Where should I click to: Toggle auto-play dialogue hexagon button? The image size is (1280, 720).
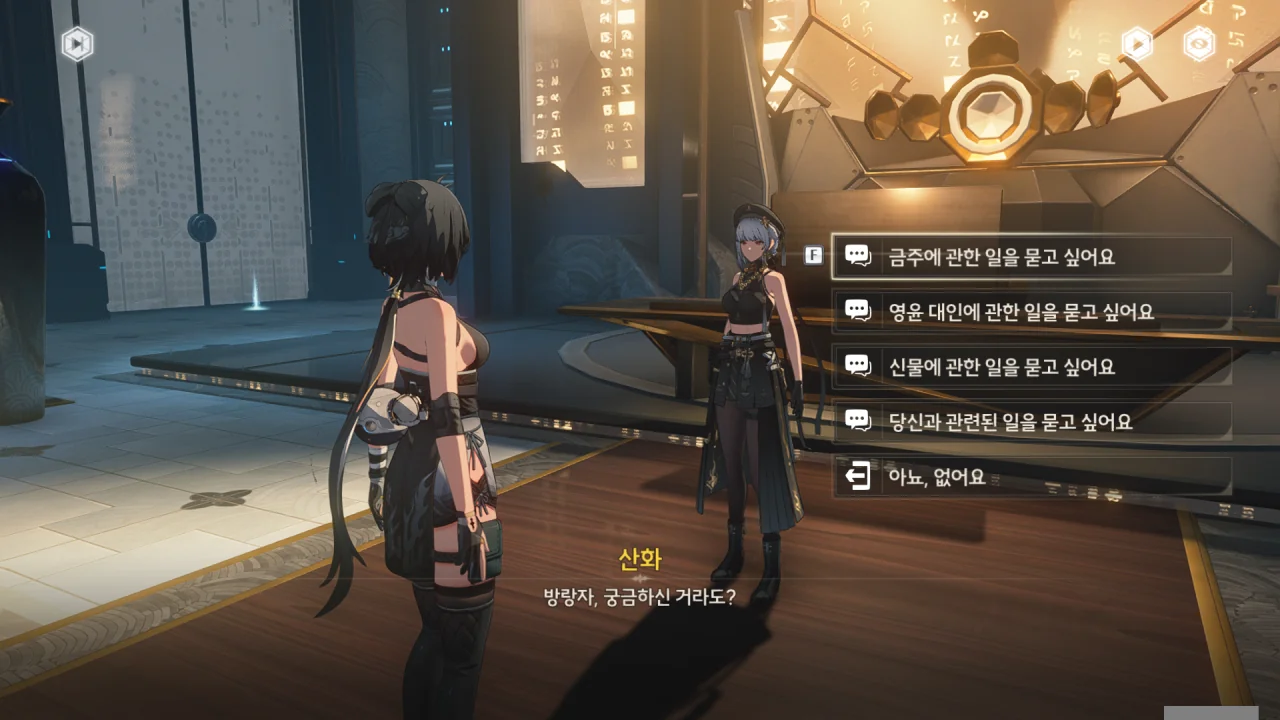[1137, 44]
